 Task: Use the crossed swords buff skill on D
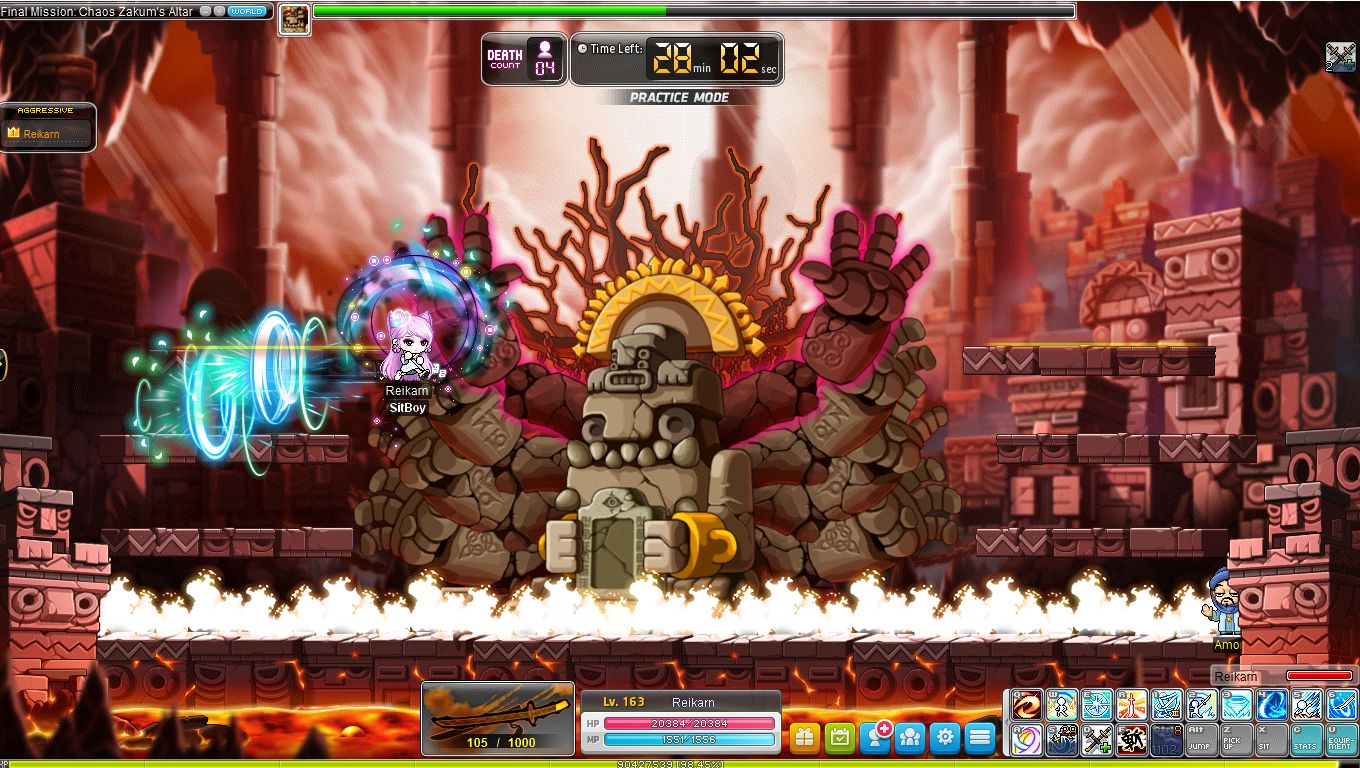[x=1096, y=740]
